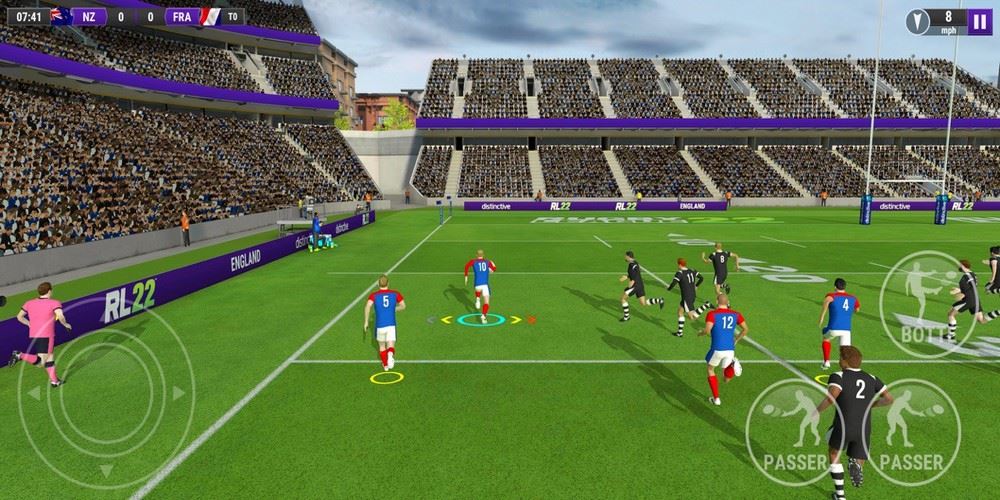Pause the match with the pause button
Screen dimensions: 1000x500
click(x=980, y=21)
